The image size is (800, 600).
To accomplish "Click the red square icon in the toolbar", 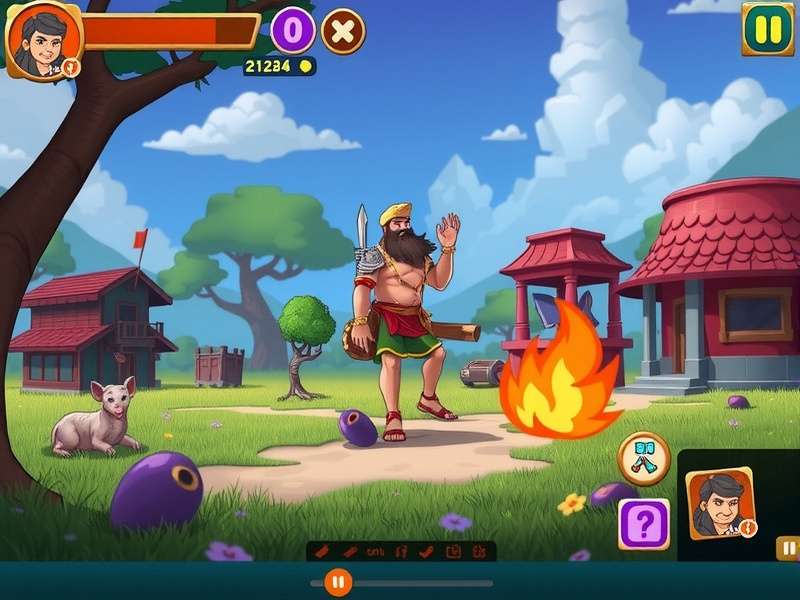I will tap(452, 551).
